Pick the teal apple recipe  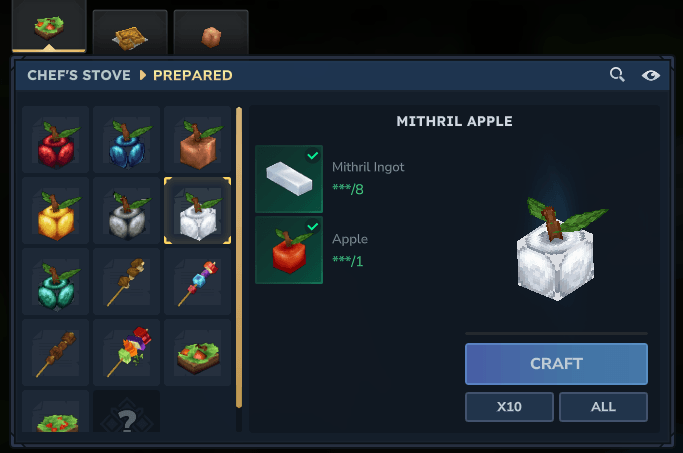click(x=56, y=282)
